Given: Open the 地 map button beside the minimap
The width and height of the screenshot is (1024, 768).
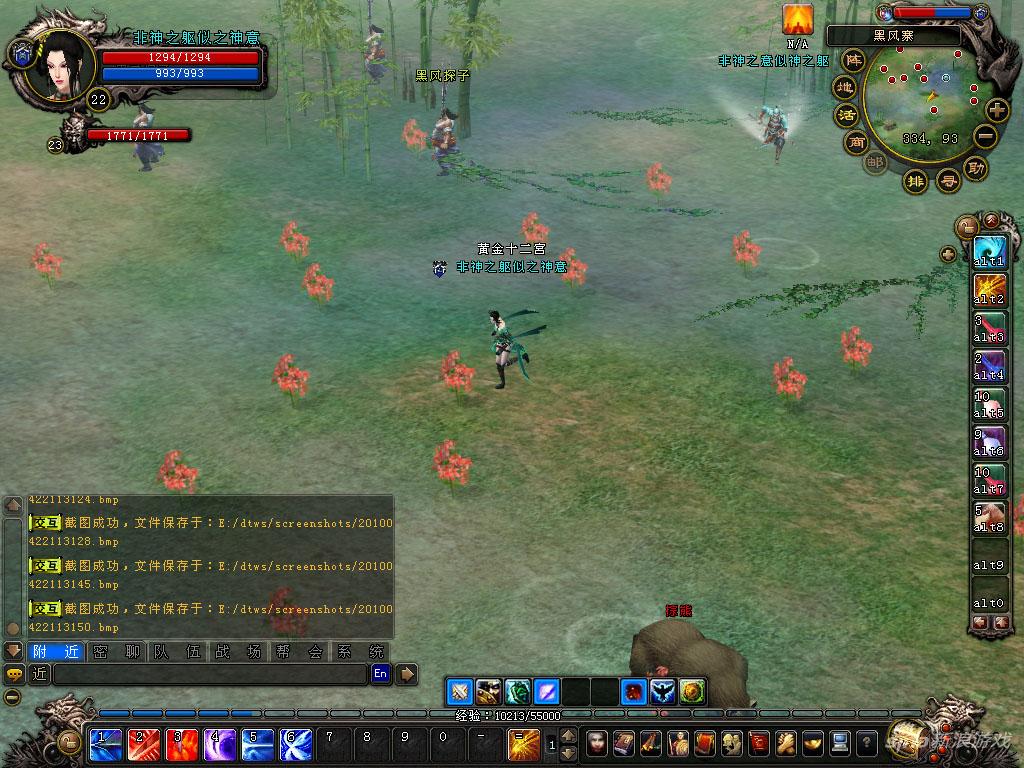Looking at the screenshot, I should point(845,87).
